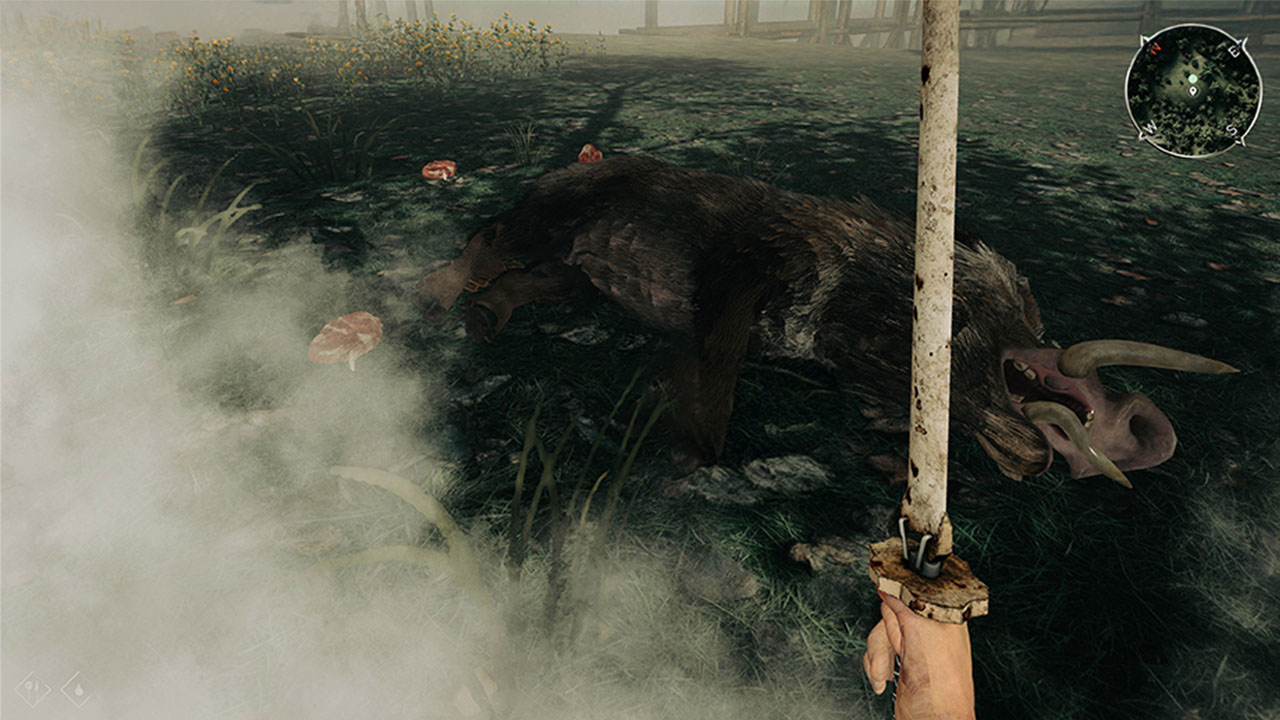Click the player's gripping hand
The height and width of the screenshot is (720, 1280).
(915, 665)
